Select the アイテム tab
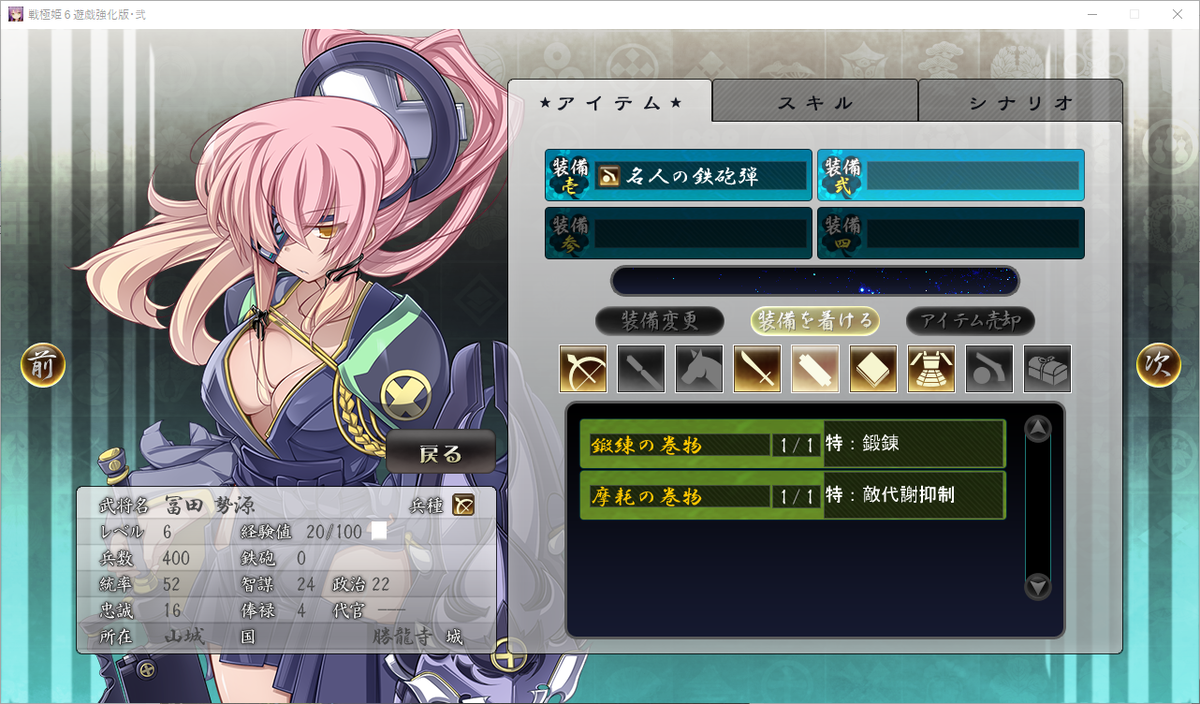This screenshot has height=704, width=1200. tap(610, 103)
